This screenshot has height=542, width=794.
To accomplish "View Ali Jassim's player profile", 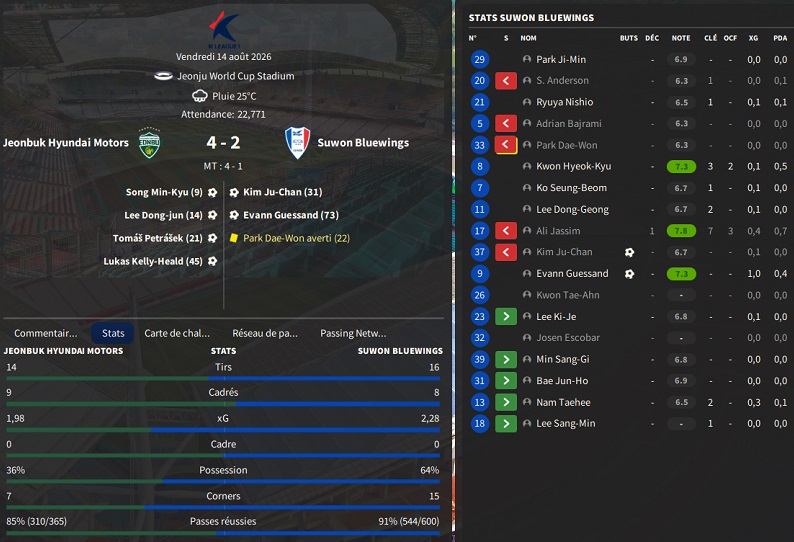I will [557, 230].
